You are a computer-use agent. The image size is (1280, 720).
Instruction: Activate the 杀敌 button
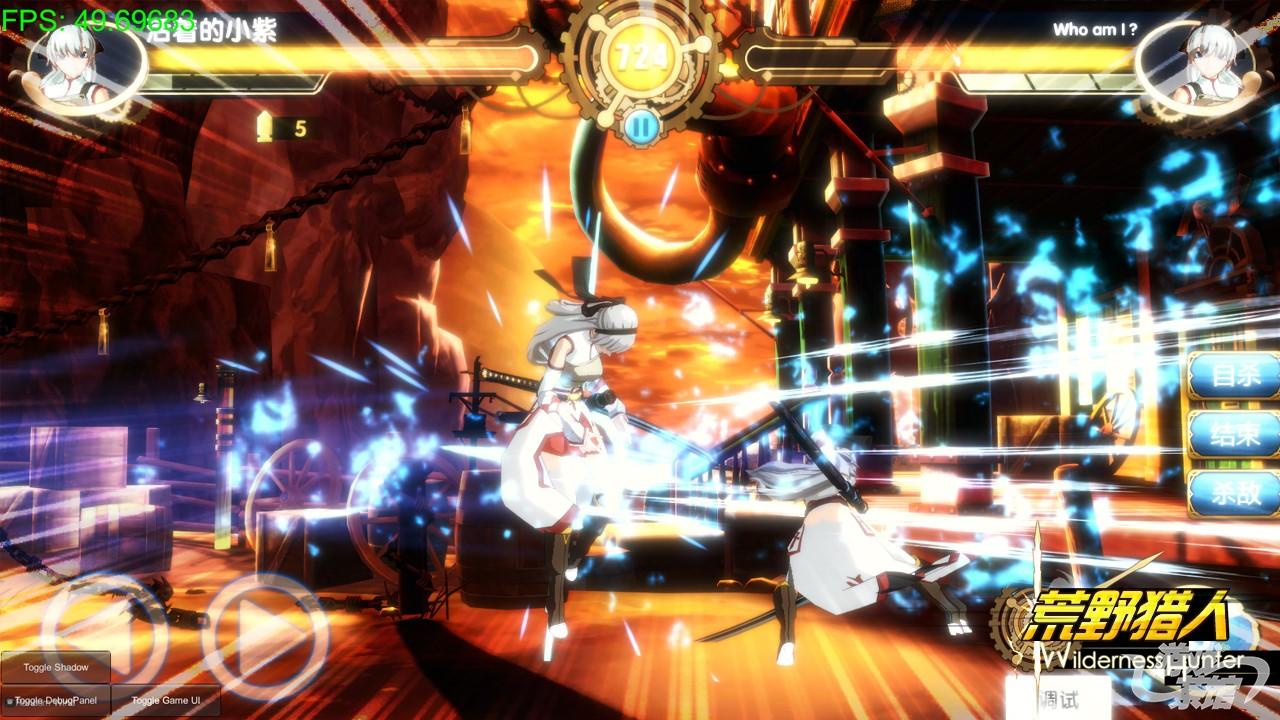(x=1234, y=493)
